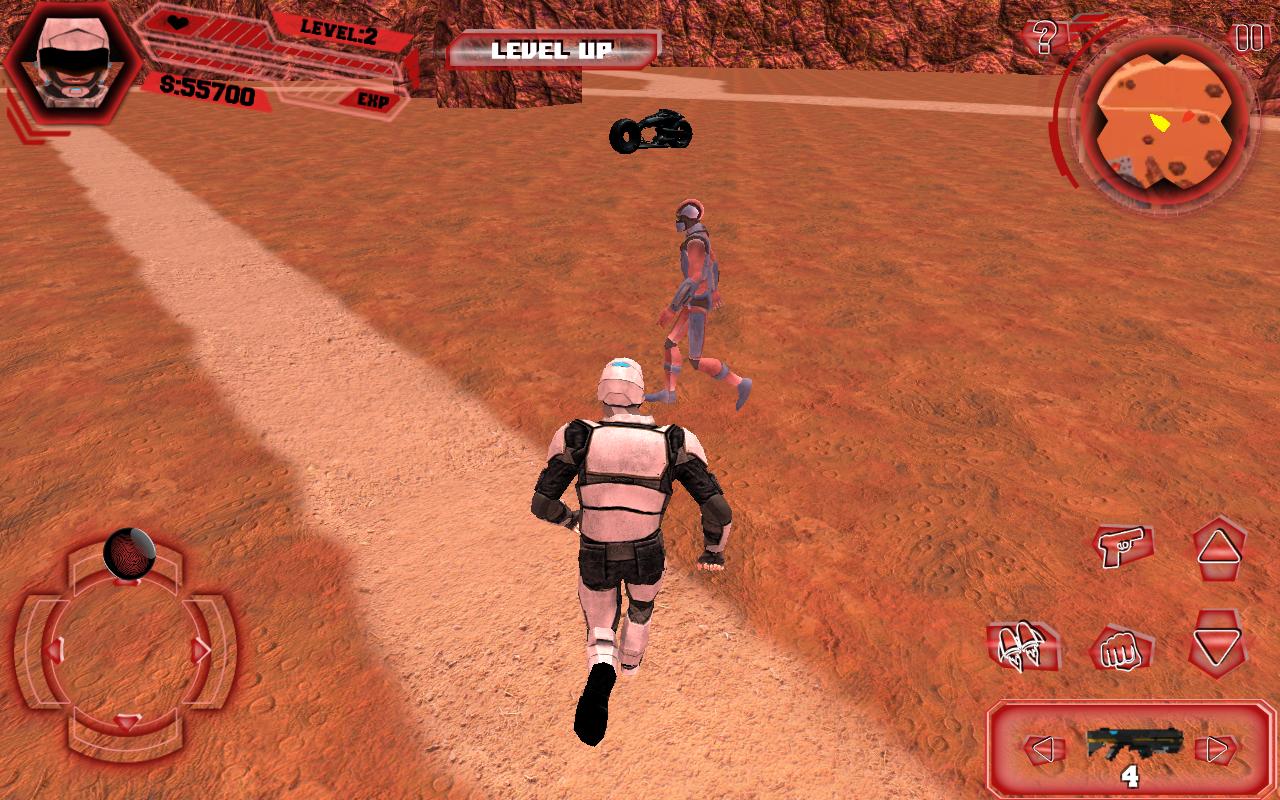Tap the down triangle button
The height and width of the screenshot is (800, 1280).
tap(1217, 647)
